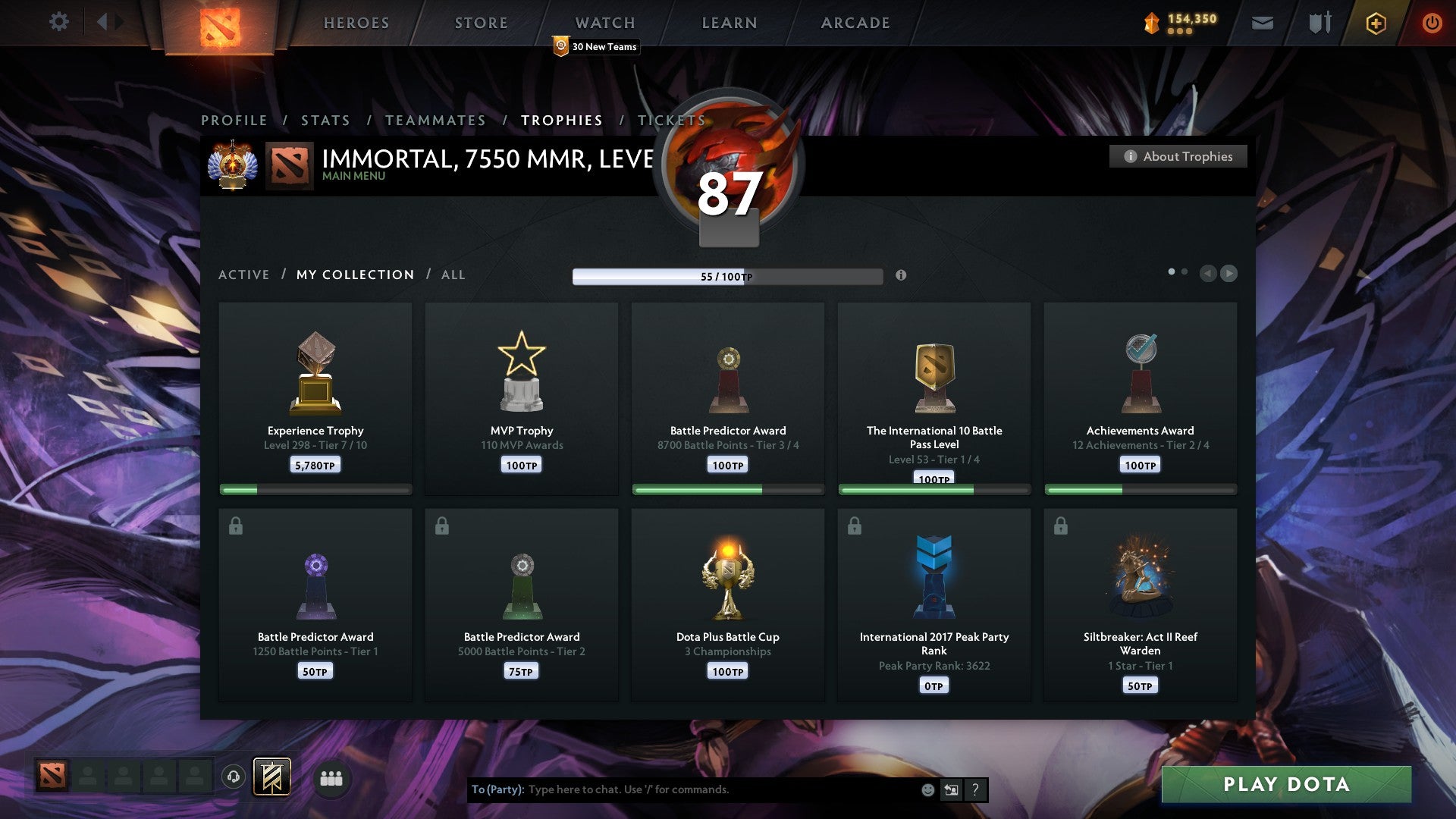This screenshot has height=819, width=1456.
Task: Go back with the previous trophies page arrow
Action: 1207,275
